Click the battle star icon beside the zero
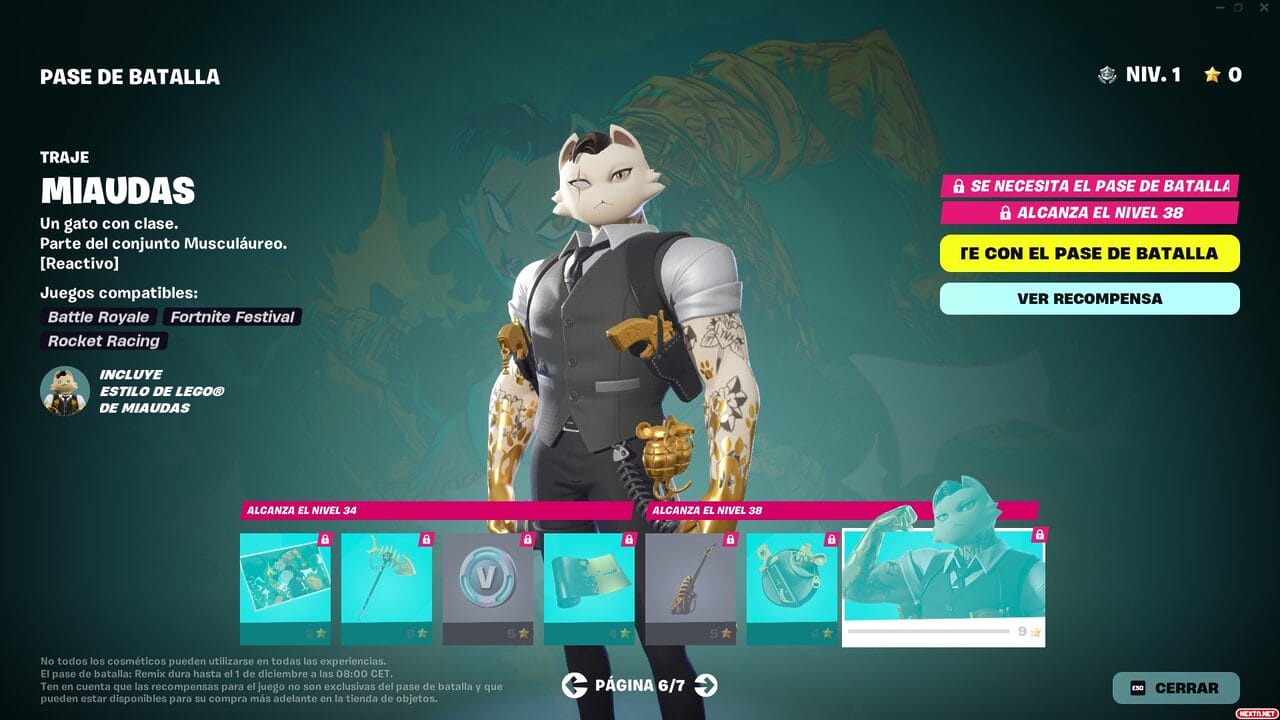The width and height of the screenshot is (1280, 720). click(1213, 74)
